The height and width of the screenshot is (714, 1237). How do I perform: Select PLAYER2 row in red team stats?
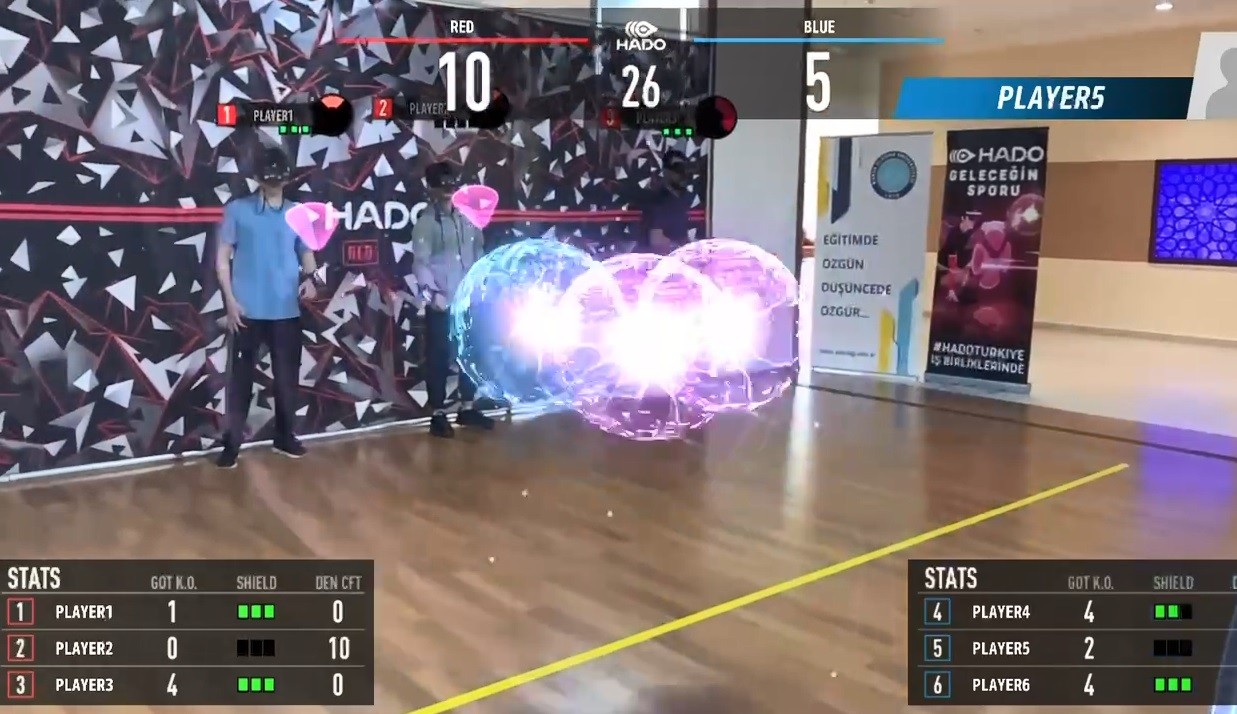(187, 648)
